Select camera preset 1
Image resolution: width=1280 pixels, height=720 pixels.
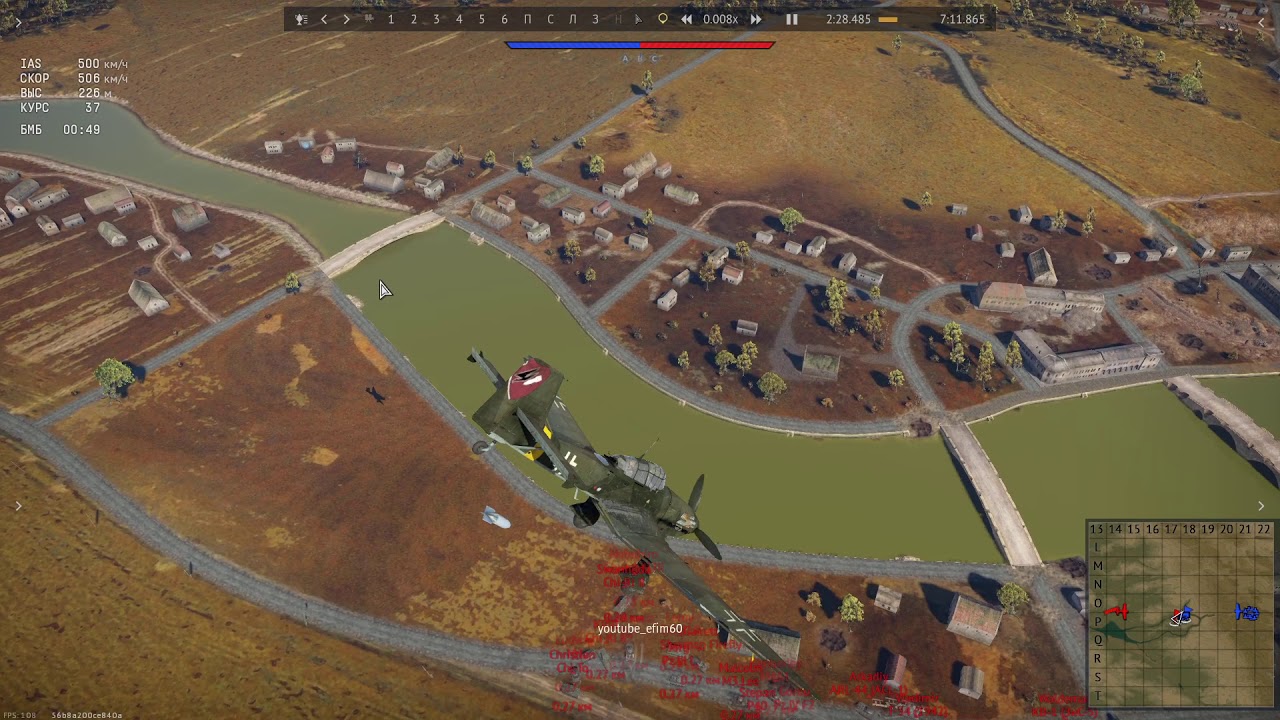(391, 19)
